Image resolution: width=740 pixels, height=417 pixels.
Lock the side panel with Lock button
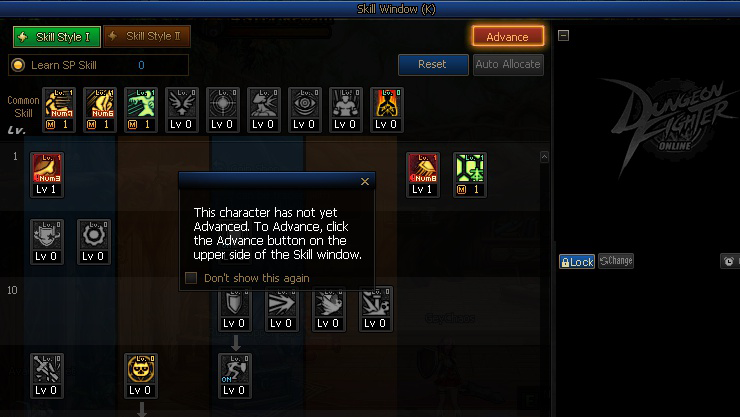pyautogui.click(x=576, y=261)
